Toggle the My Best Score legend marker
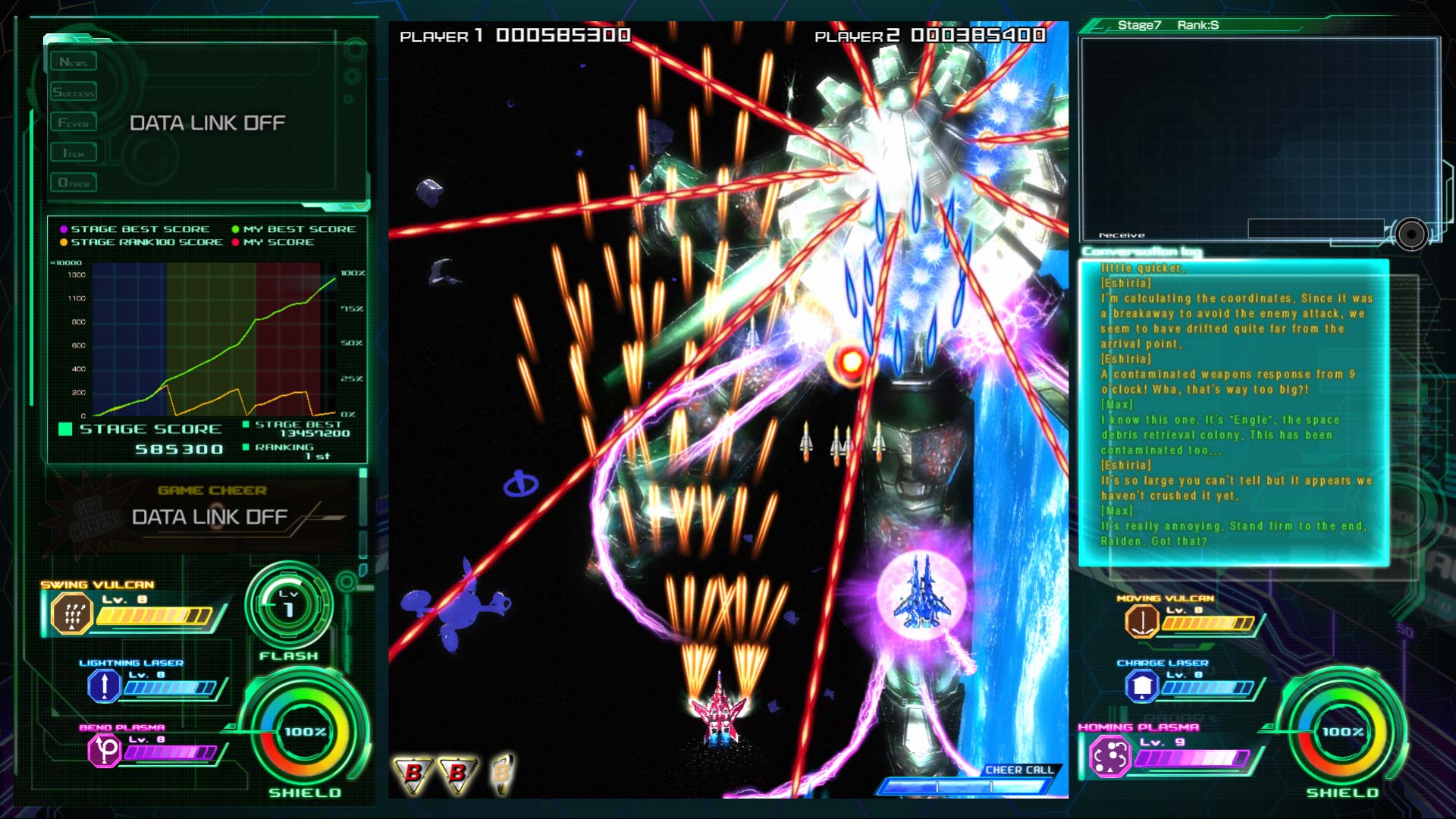 [x=237, y=228]
